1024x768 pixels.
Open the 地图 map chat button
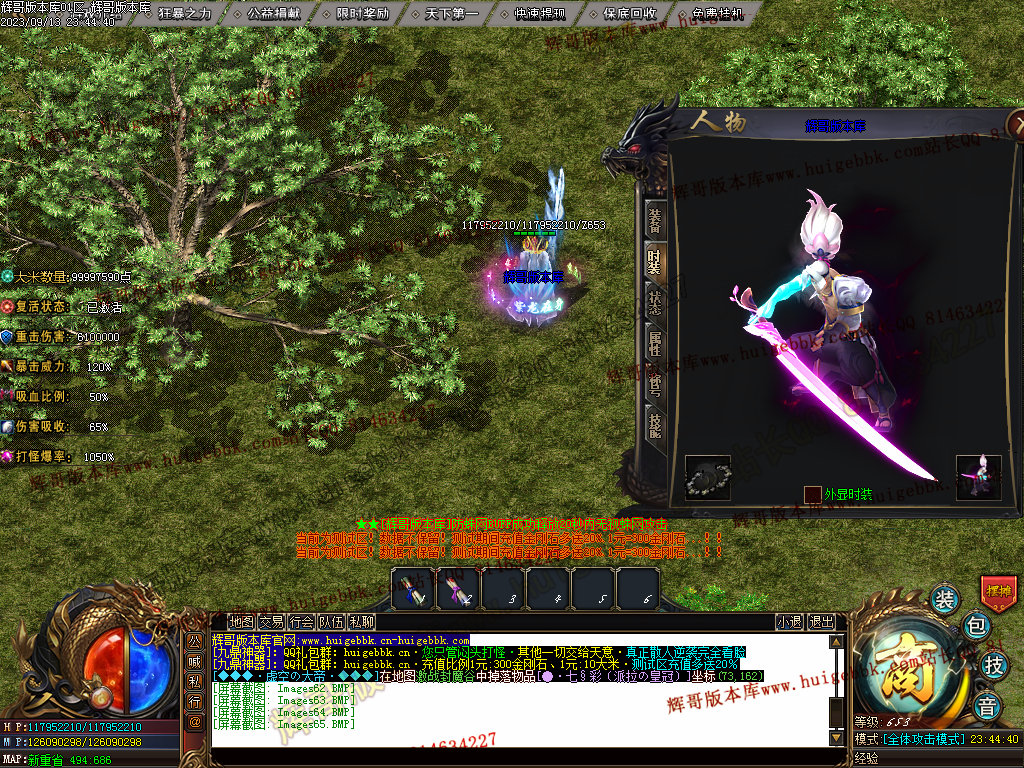click(241, 622)
